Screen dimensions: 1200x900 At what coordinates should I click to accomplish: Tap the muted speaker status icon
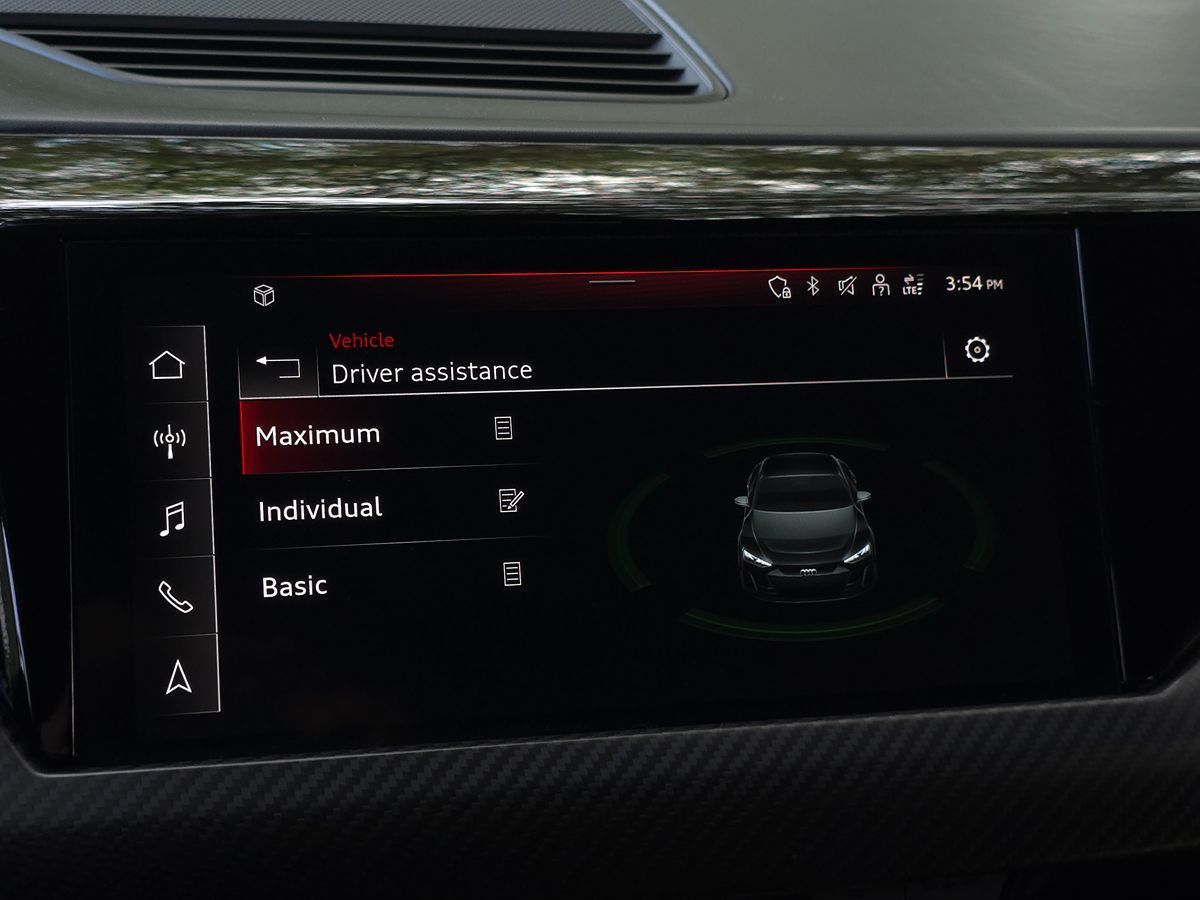[846, 287]
